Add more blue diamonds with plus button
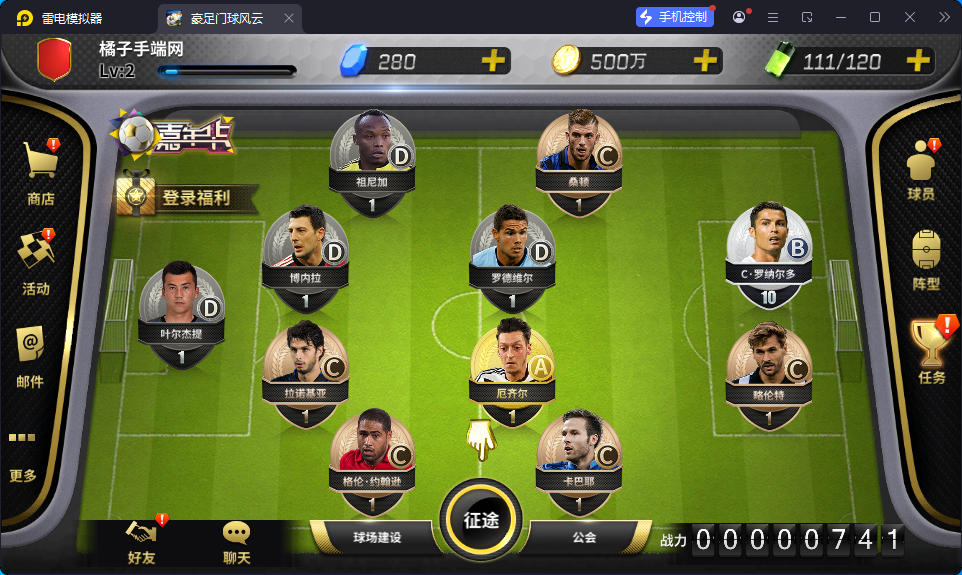 coord(492,61)
